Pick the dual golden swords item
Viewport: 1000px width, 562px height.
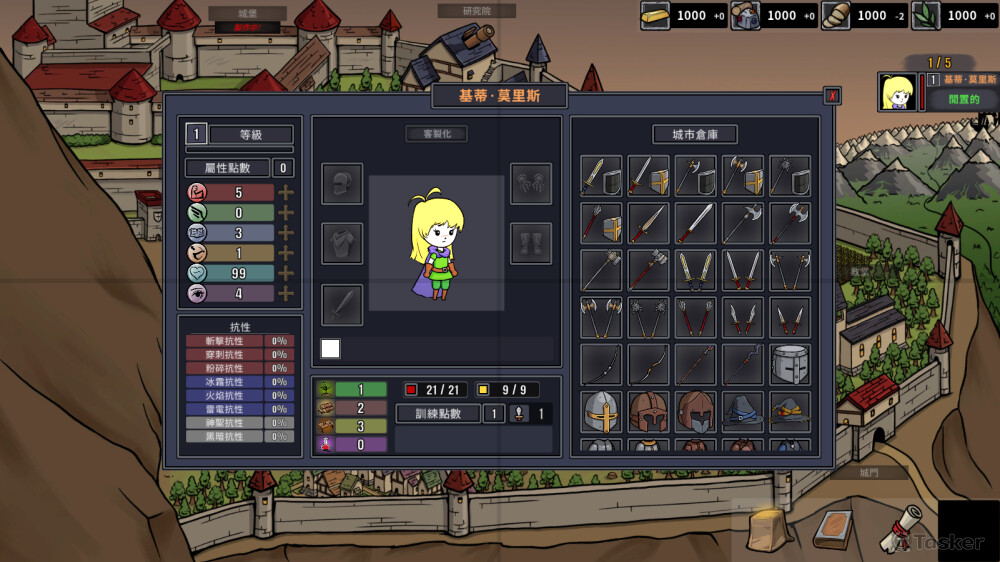[x=695, y=270]
